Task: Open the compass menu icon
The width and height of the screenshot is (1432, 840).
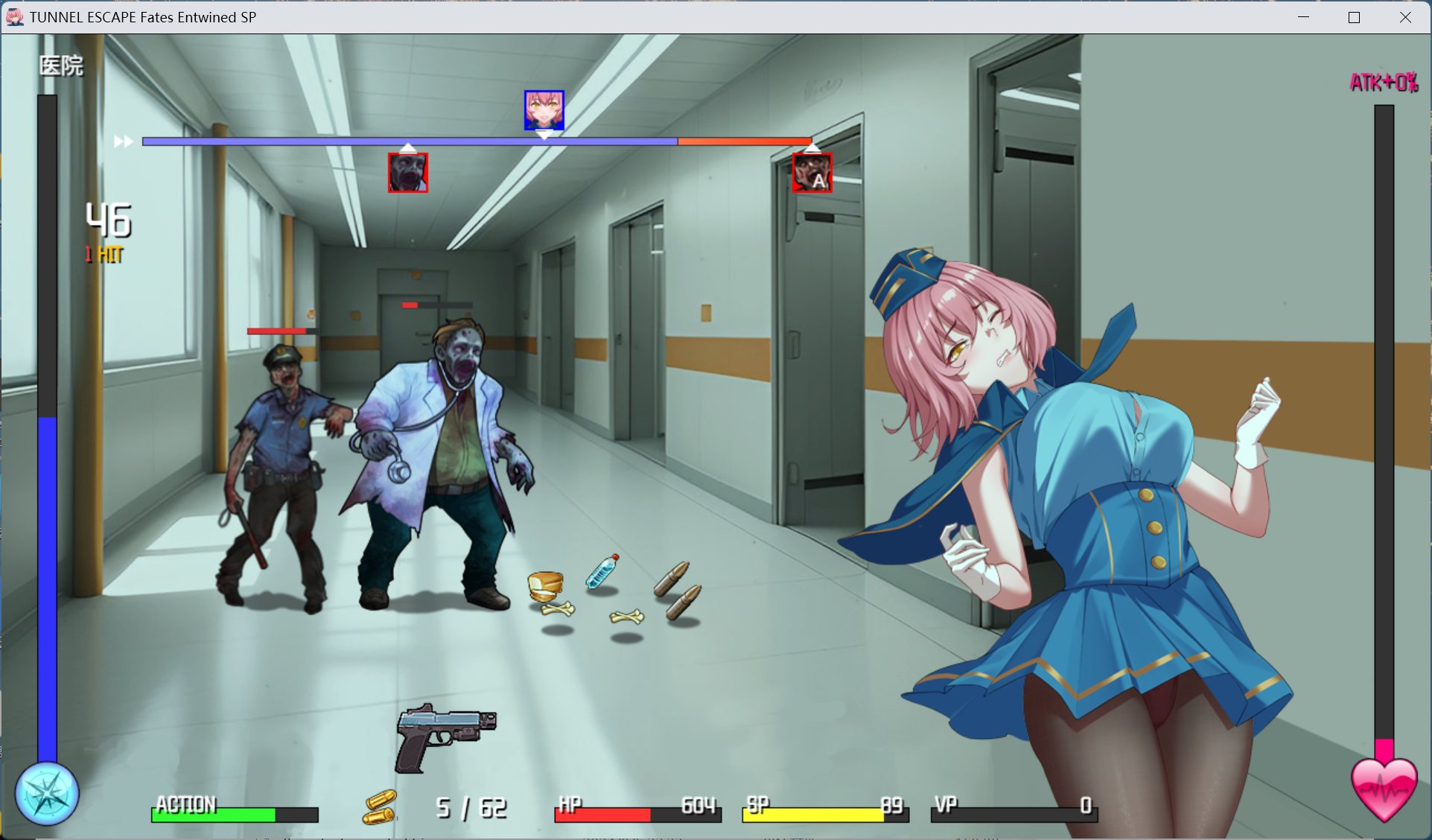Action: pyautogui.click(x=46, y=794)
